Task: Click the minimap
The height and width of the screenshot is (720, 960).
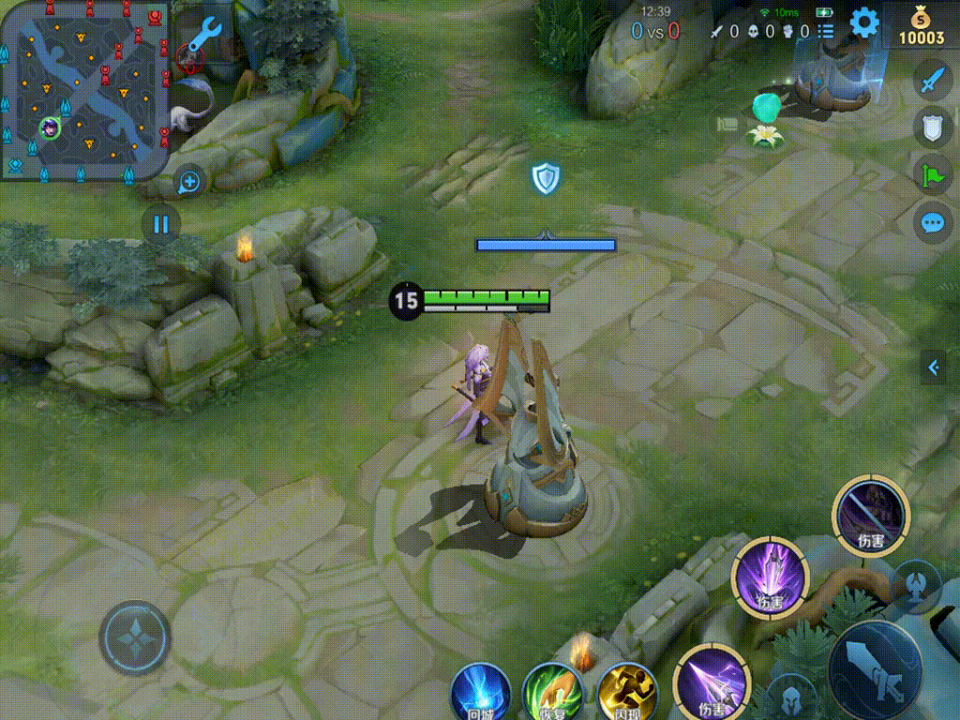Action: click(x=84, y=90)
